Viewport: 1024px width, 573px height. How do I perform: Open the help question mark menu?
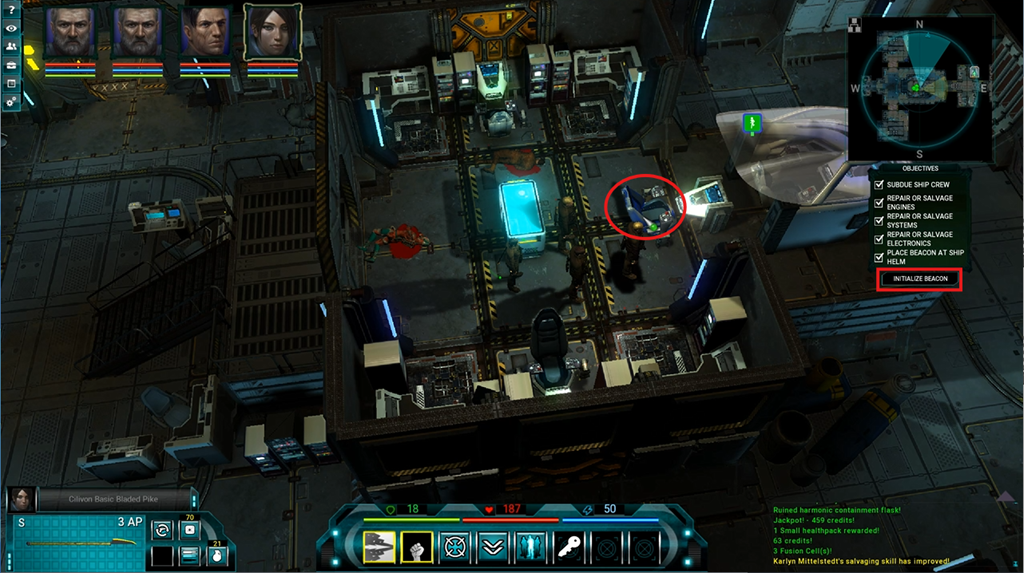[10, 9]
